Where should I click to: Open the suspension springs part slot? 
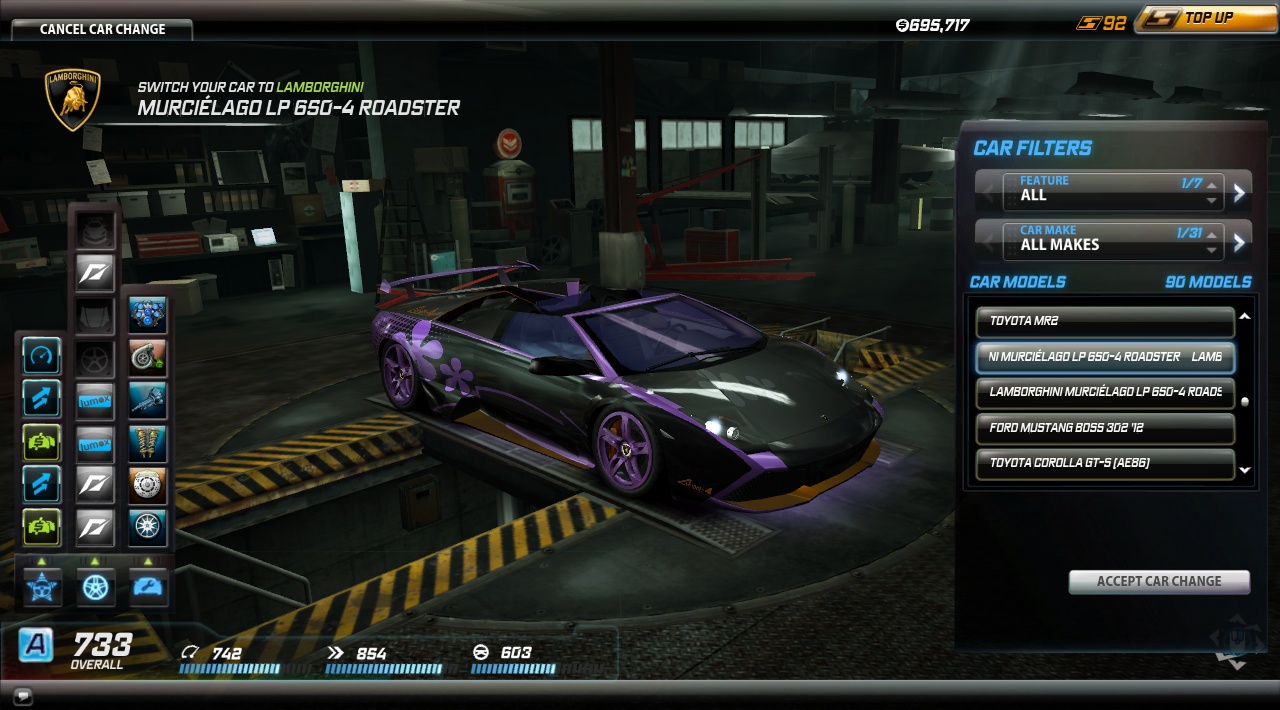pos(148,442)
